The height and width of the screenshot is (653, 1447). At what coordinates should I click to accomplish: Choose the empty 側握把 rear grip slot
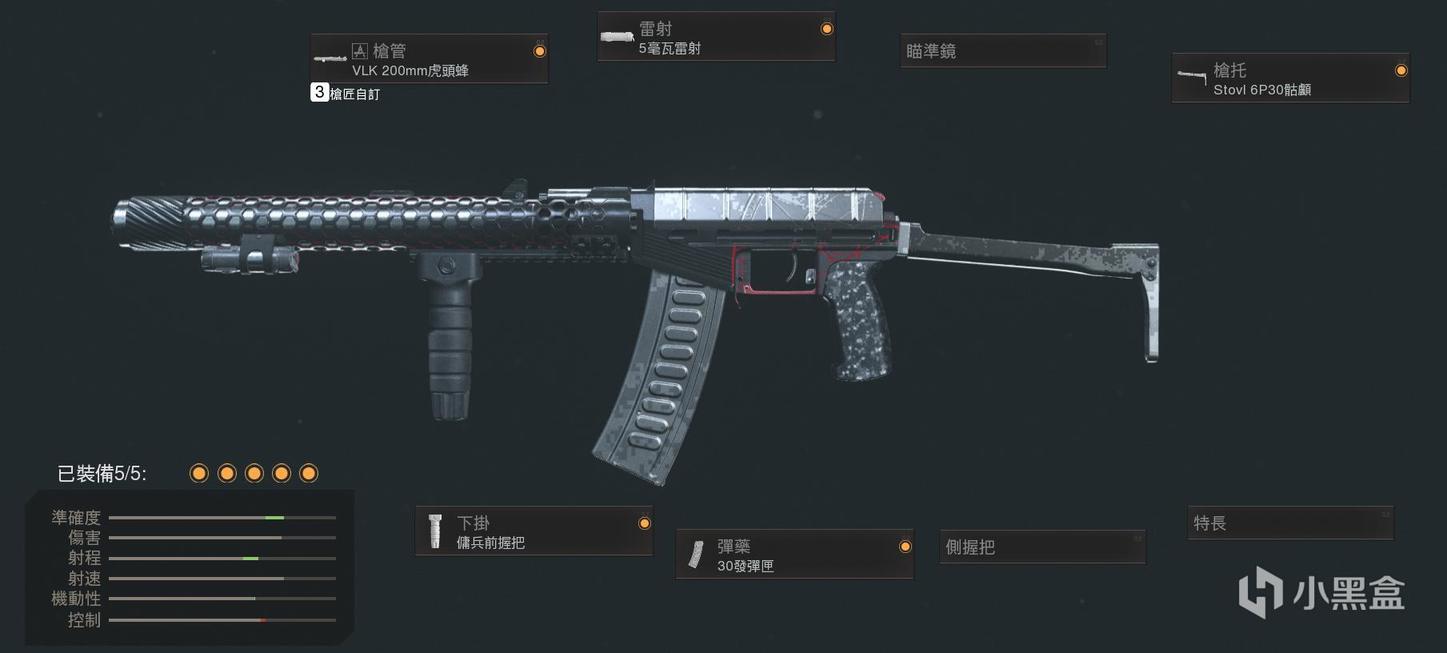click(1042, 547)
